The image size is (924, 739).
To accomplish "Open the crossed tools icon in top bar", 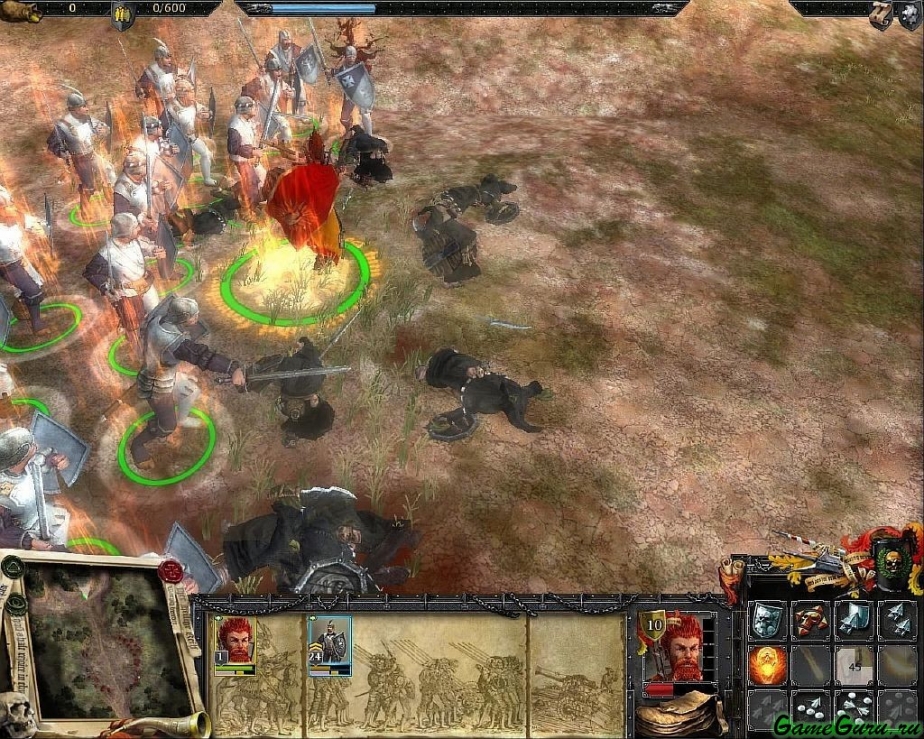I will (x=881, y=14).
